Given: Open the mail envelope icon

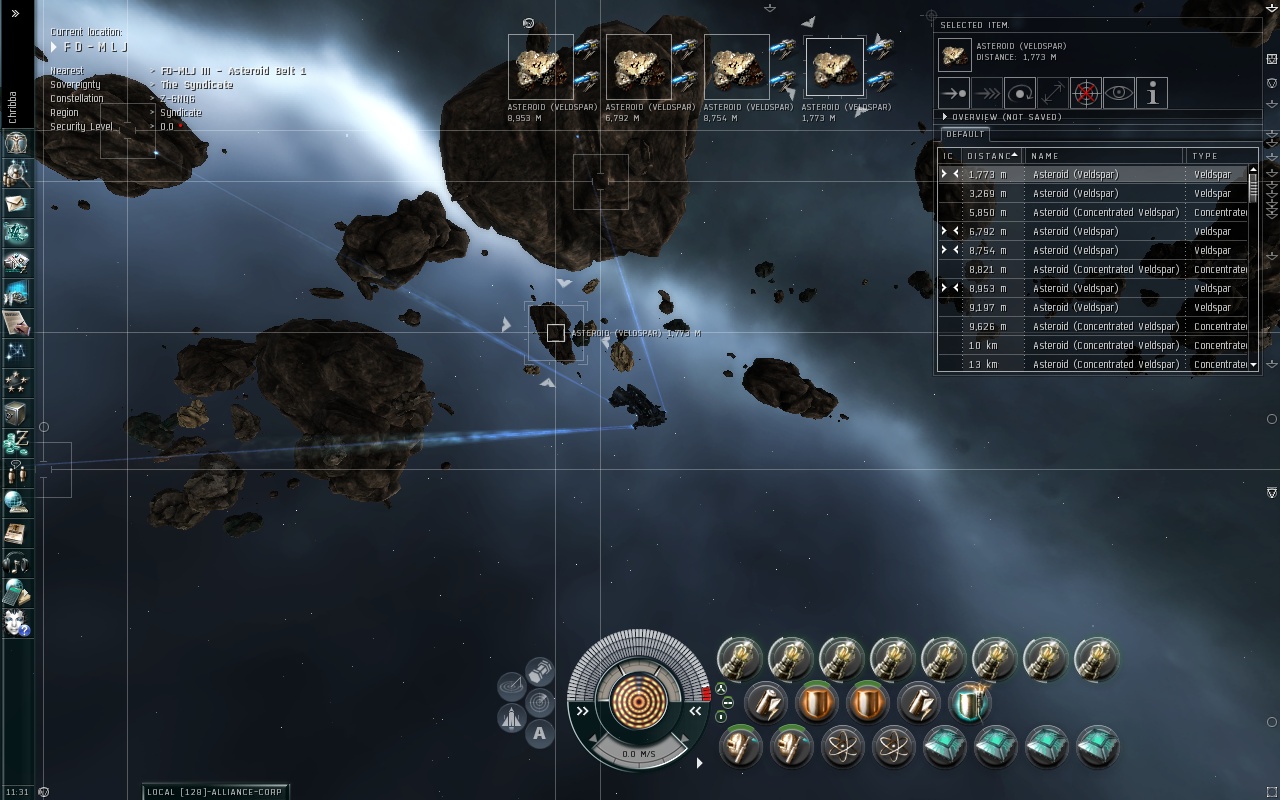Looking at the screenshot, I should point(16,203).
